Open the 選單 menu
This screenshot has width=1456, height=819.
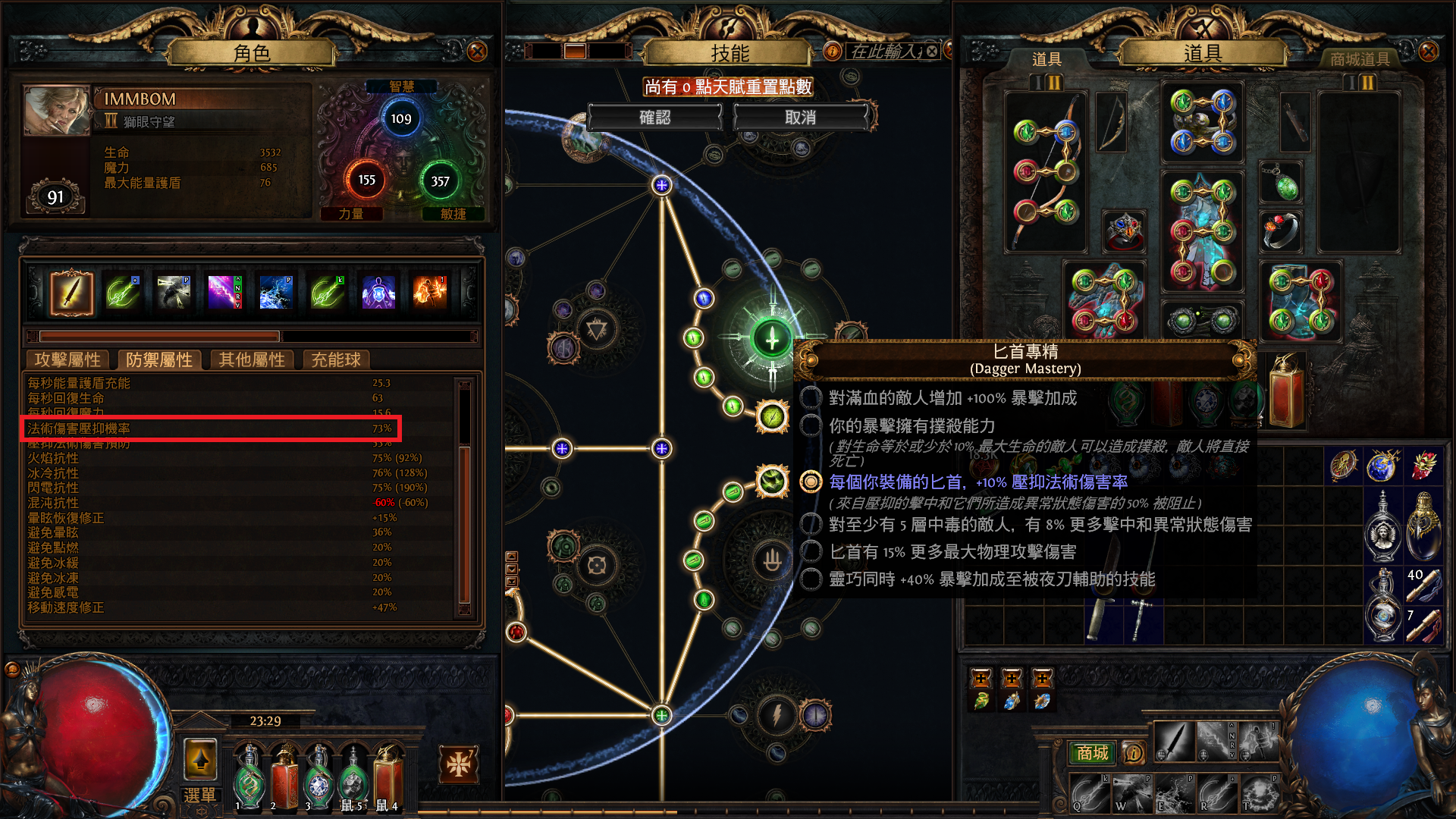199,795
